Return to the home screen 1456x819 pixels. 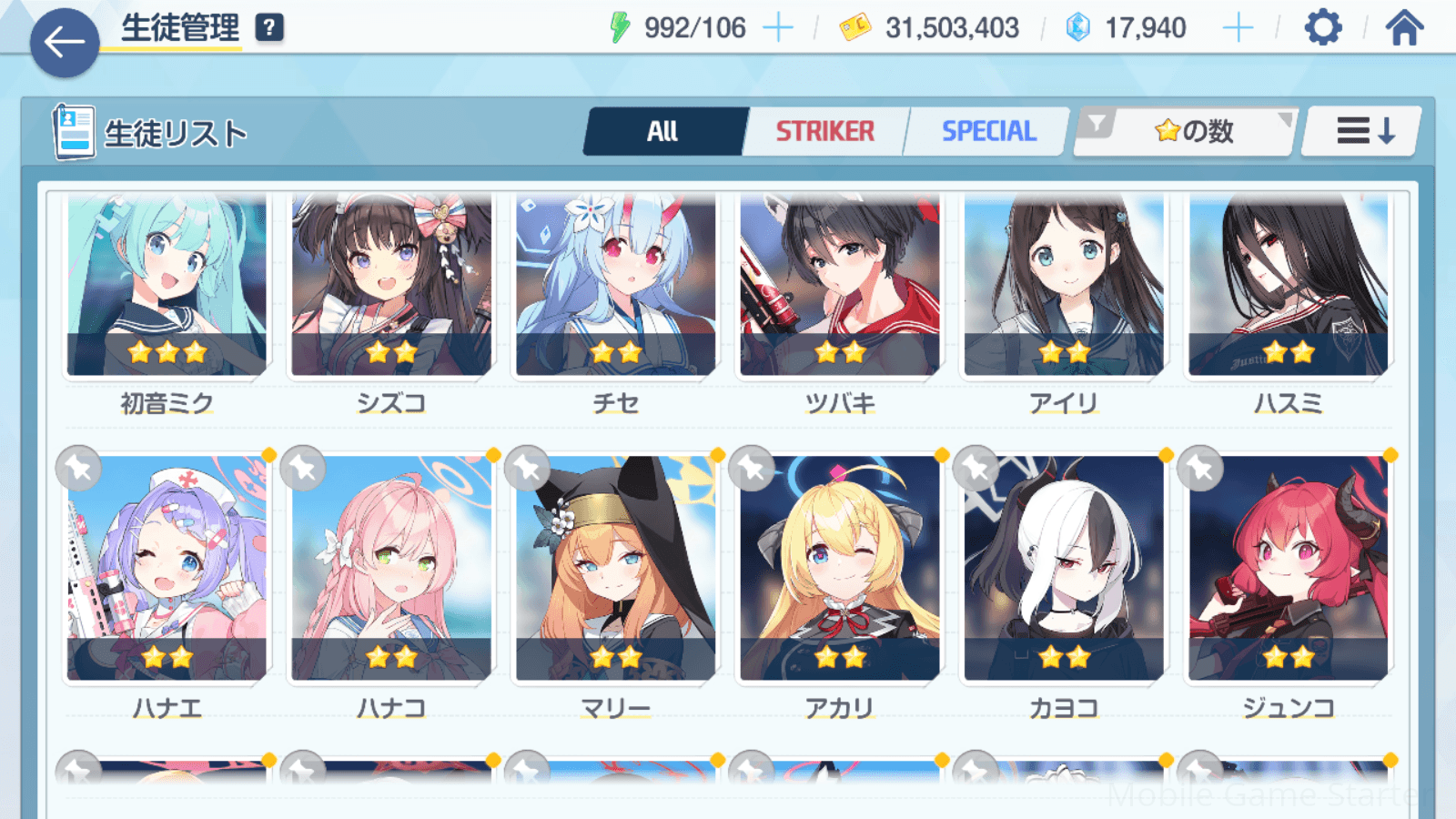(1404, 27)
